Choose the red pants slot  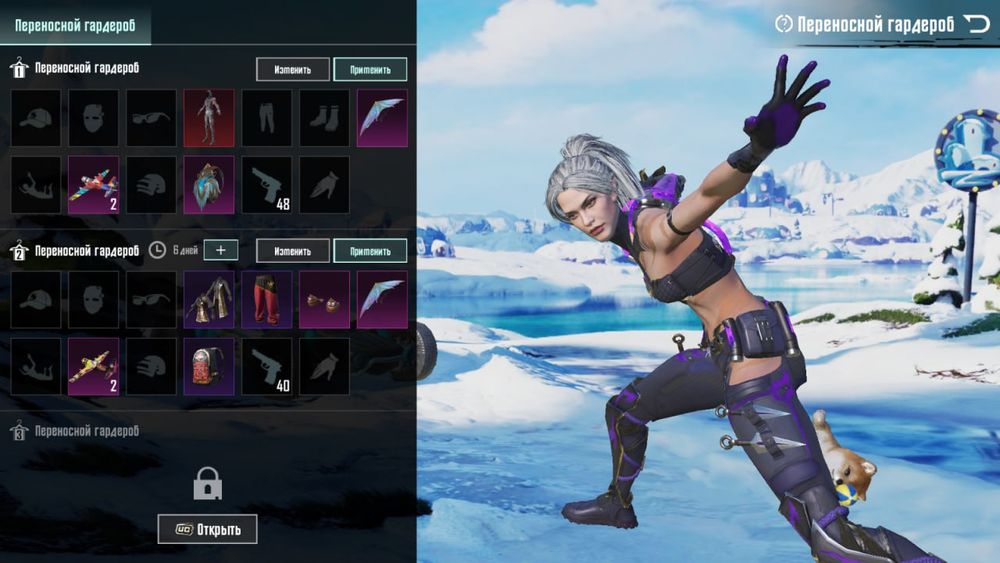point(266,299)
